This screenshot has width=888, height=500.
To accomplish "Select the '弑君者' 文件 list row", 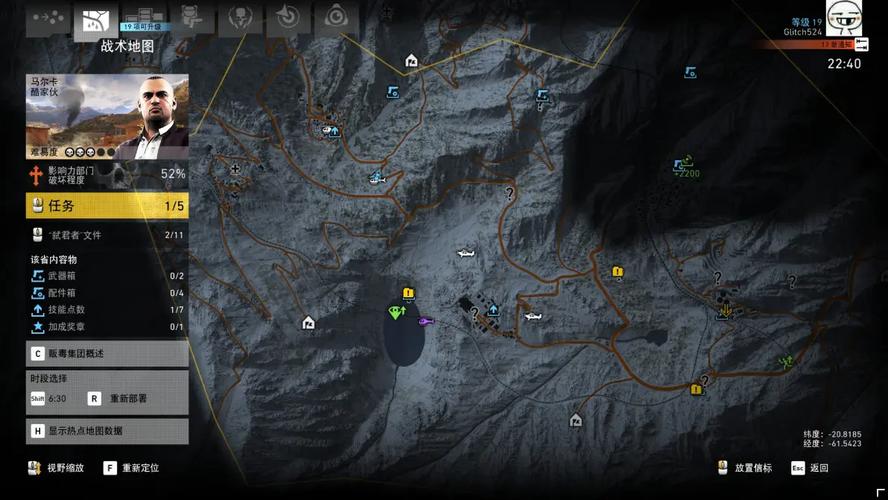I will (107, 235).
